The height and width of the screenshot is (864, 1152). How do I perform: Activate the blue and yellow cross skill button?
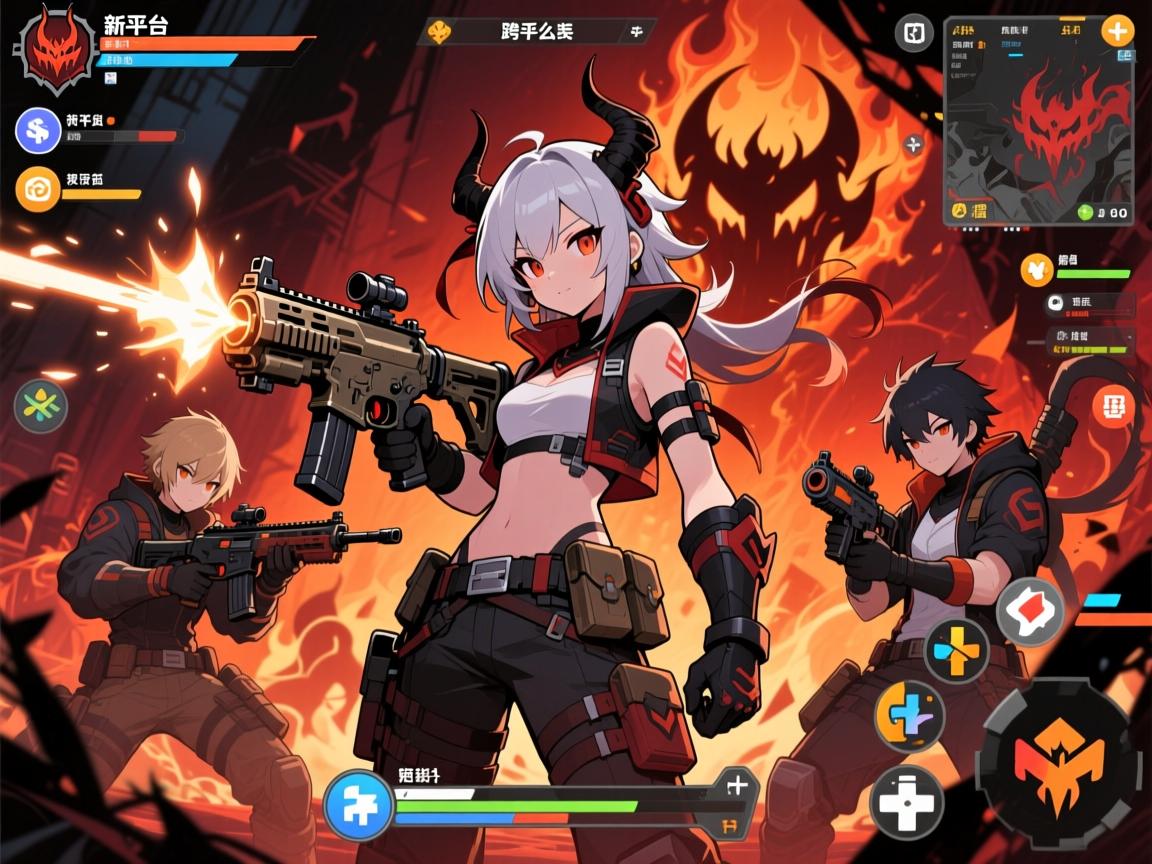[x=956, y=650]
